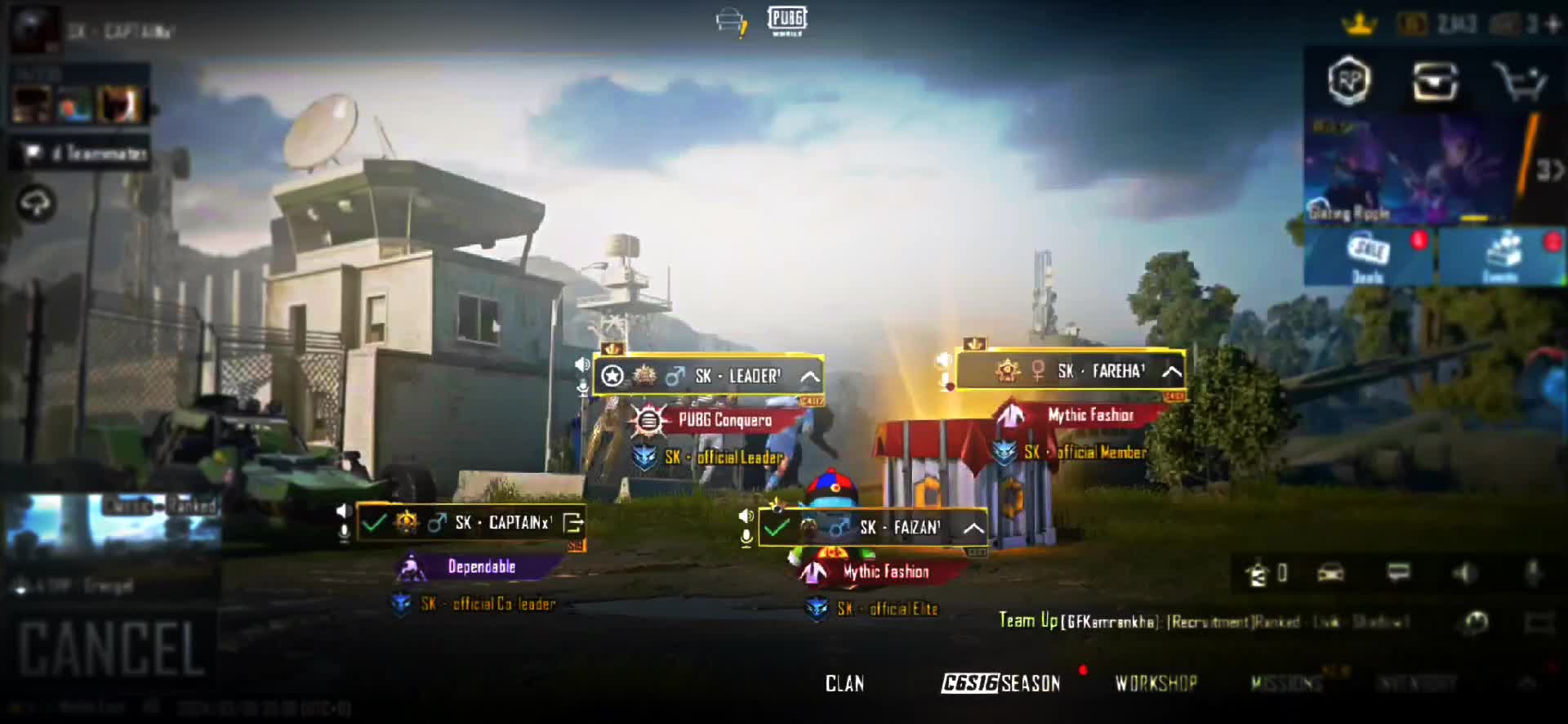The width and height of the screenshot is (1568, 724).
Task: Open the C6S16 Season page
Action: click(1001, 683)
